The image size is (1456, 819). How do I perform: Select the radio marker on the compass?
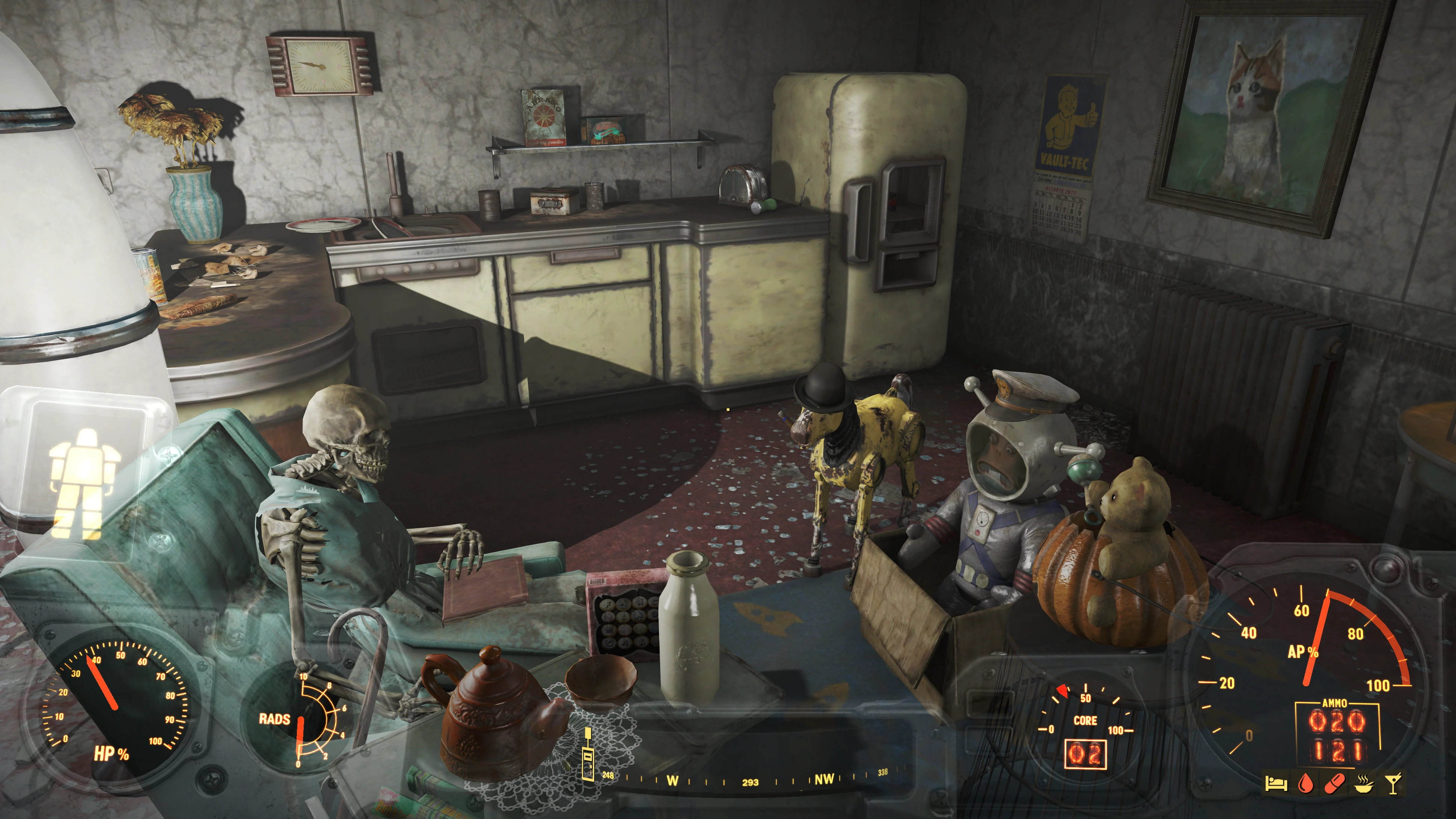(588, 756)
